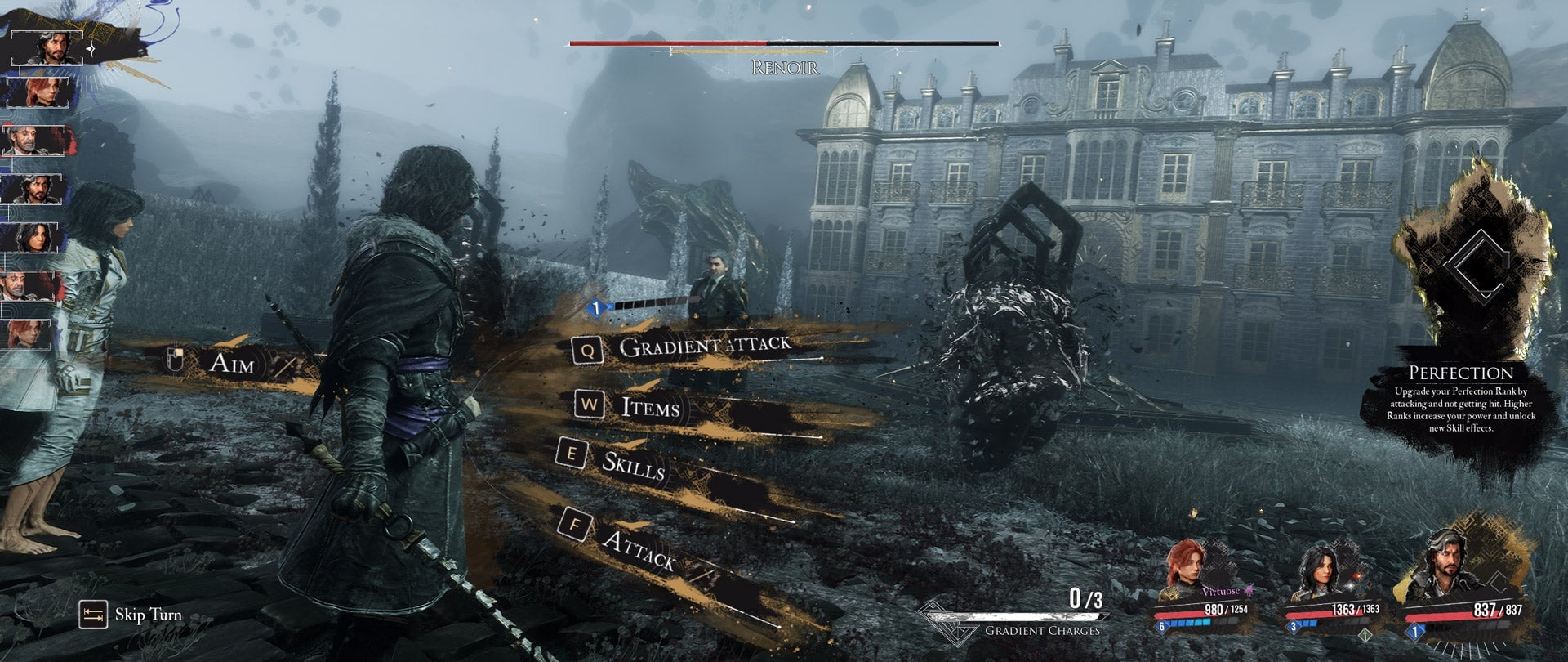The width and height of the screenshot is (1568, 662).
Task: Select the gray-bearded man's turn order portrait
Action: (33, 139)
